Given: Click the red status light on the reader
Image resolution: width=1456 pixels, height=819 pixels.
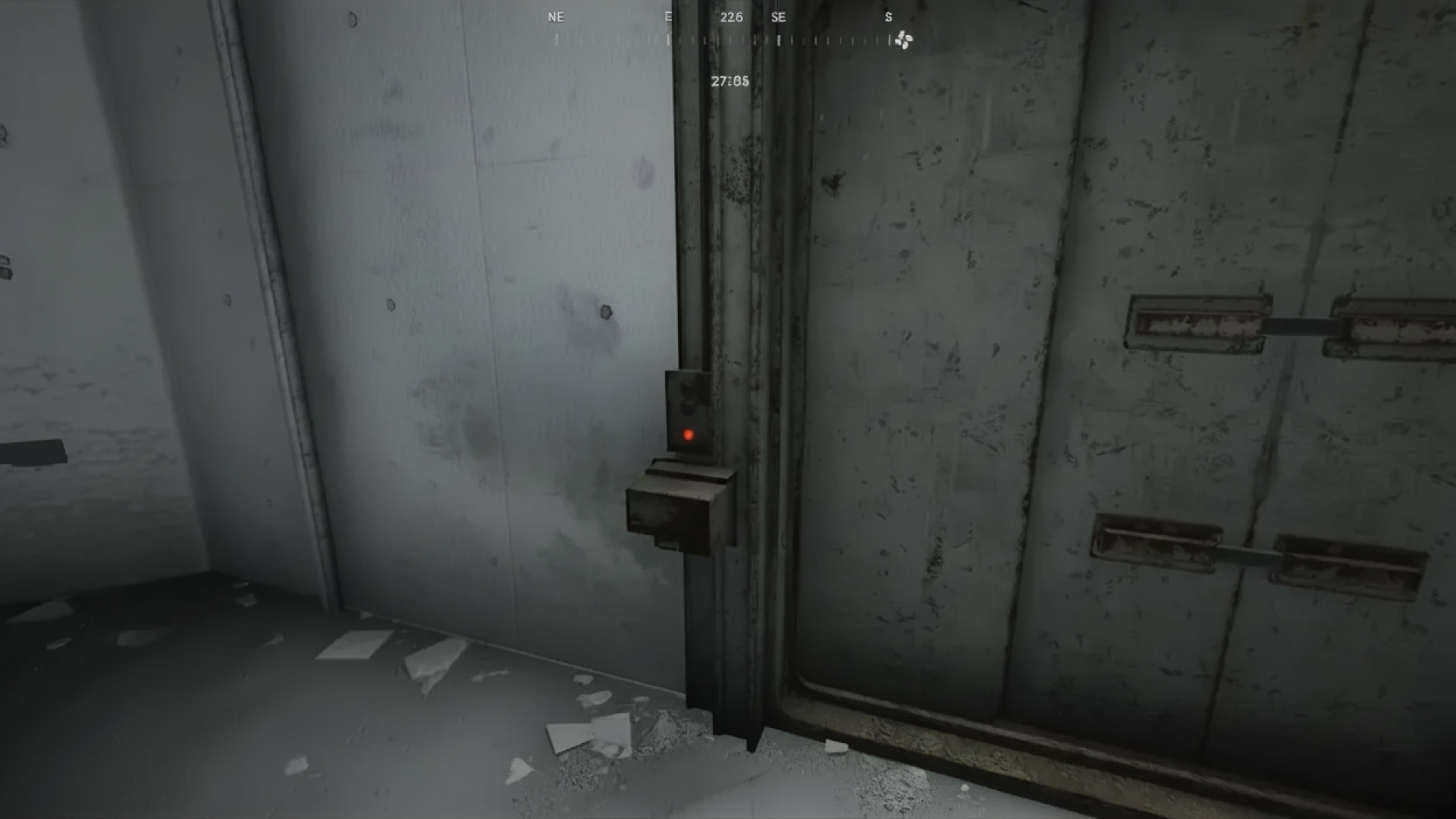Looking at the screenshot, I should [689, 435].
